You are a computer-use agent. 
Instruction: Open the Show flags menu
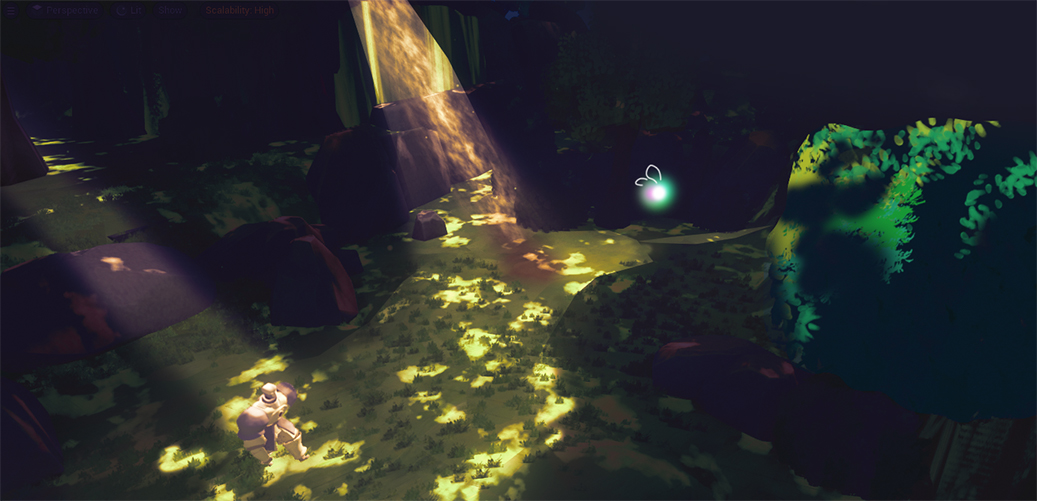[170, 11]
